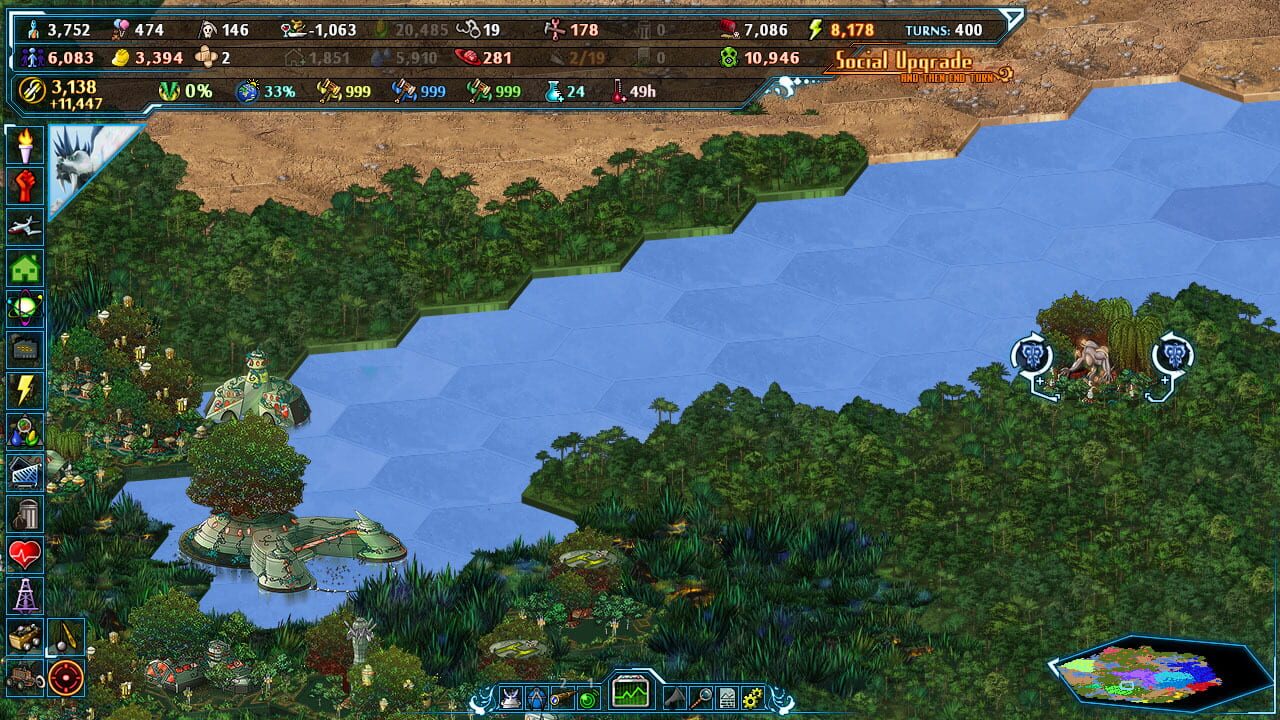Select the magnifying glass search tool
The width and height of the screenshot is (1280, 720).
pos(703,697)
